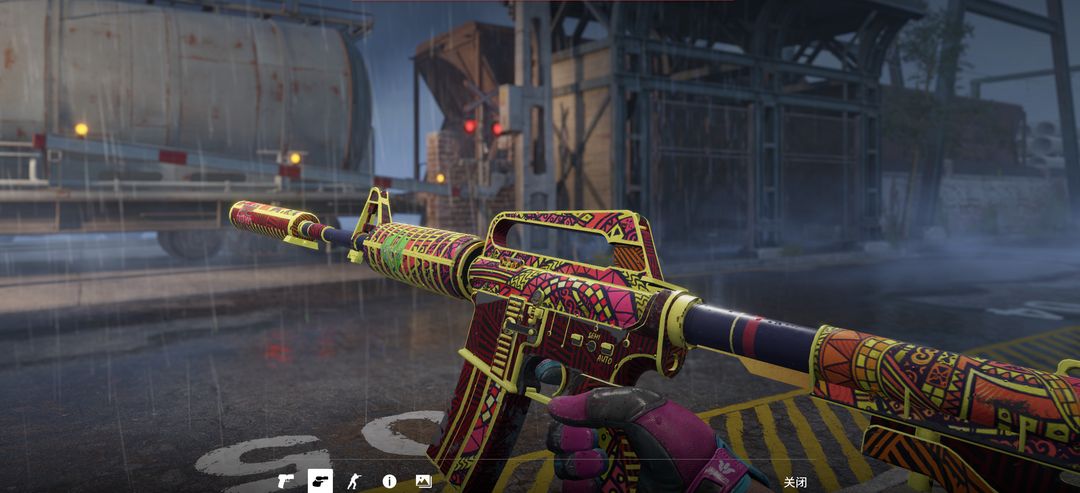Image resolution: width=1080 pixels, height=493 pixels.
Task: Switch to the character model view icon
Action: [x=354, y=481]
